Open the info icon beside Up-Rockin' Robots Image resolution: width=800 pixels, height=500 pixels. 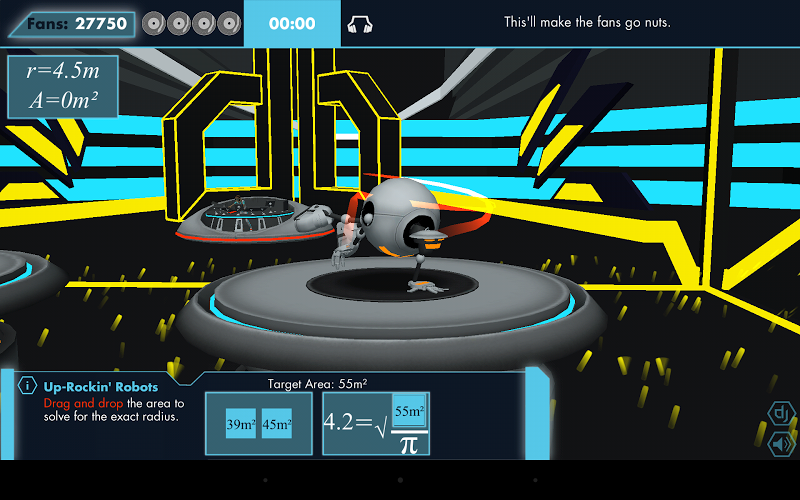pos(29,385)
